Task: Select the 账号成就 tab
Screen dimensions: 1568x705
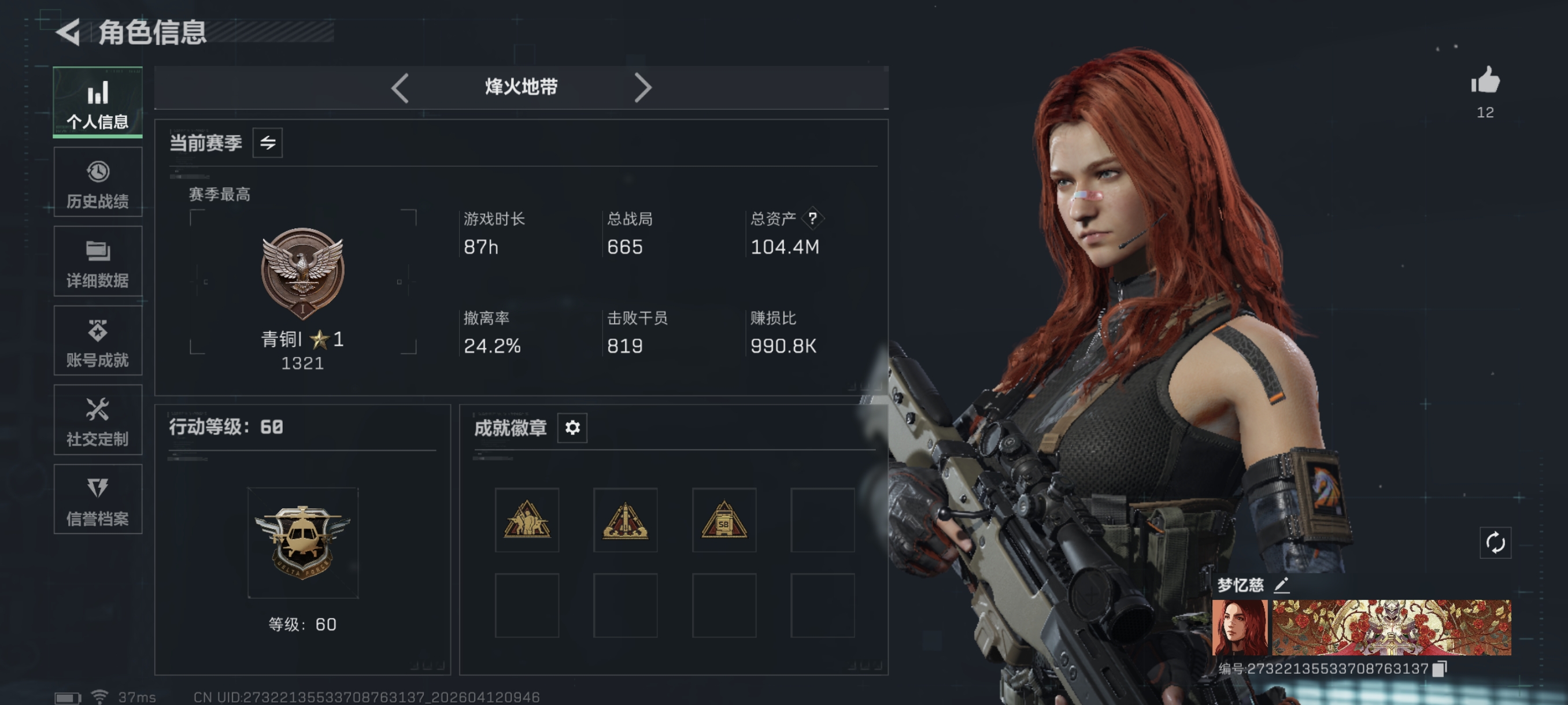Action: coord(97,340)
